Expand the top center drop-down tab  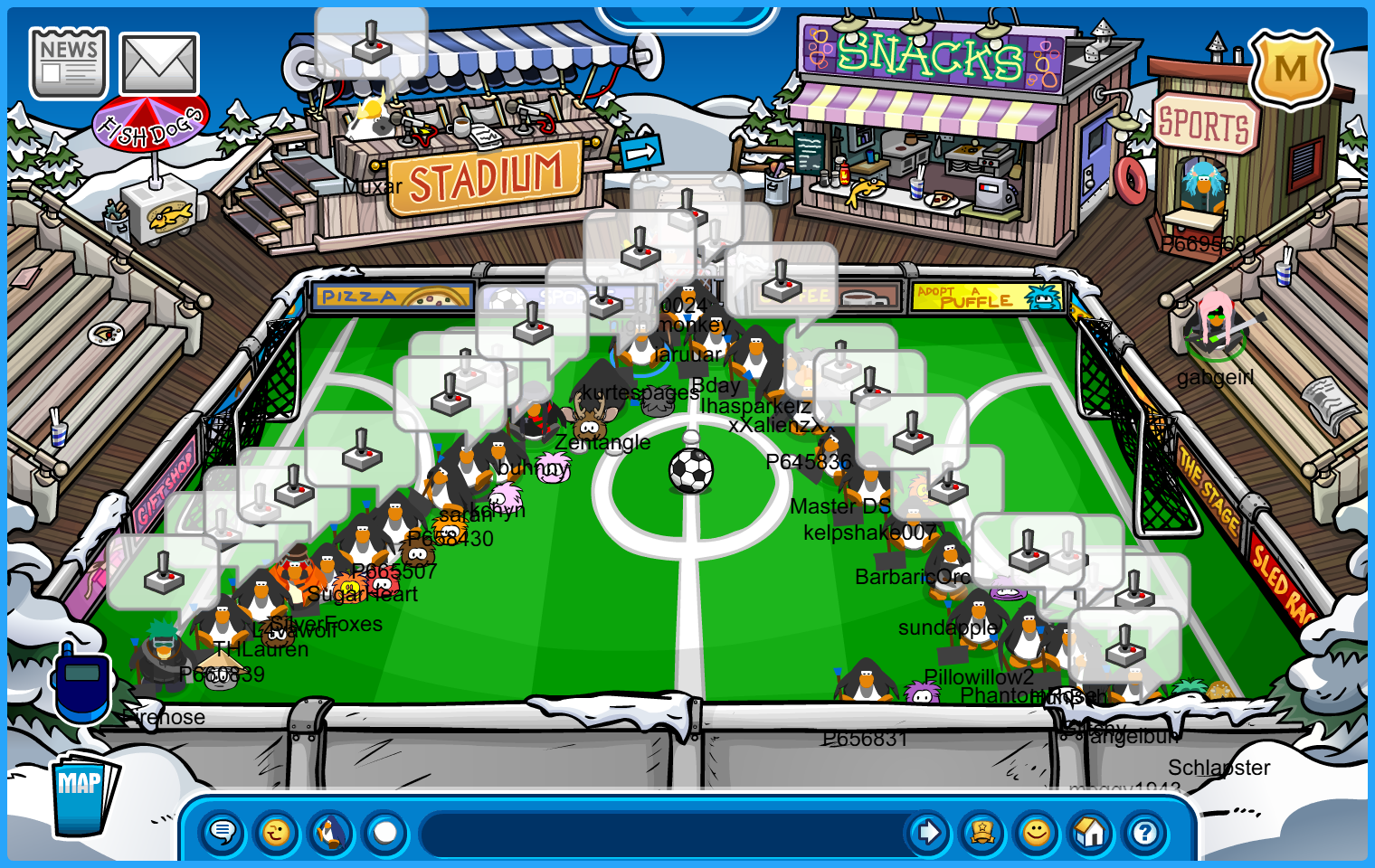click(687, 14)
